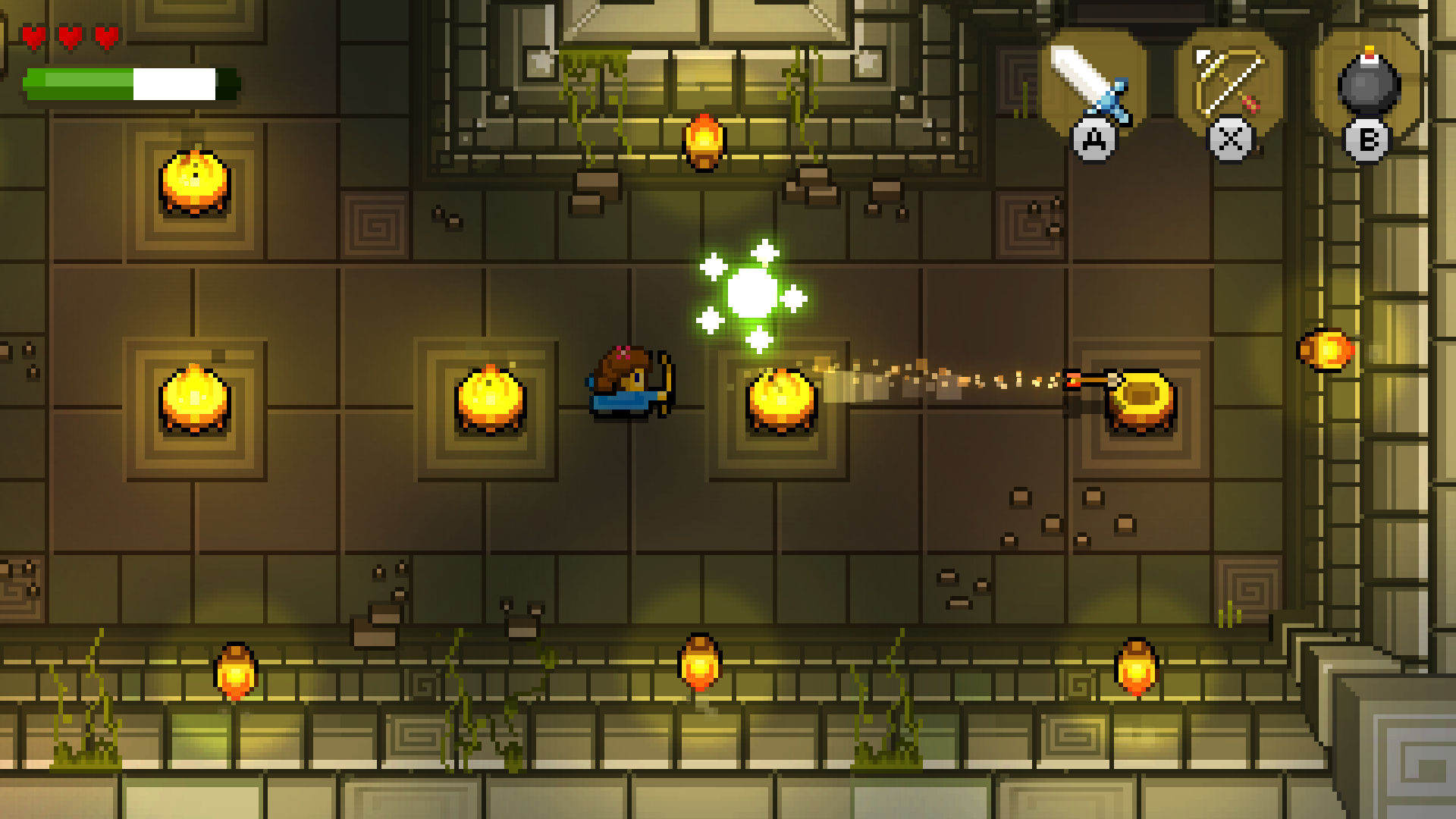Click the A button label on the sword slot

point(1094,139)
